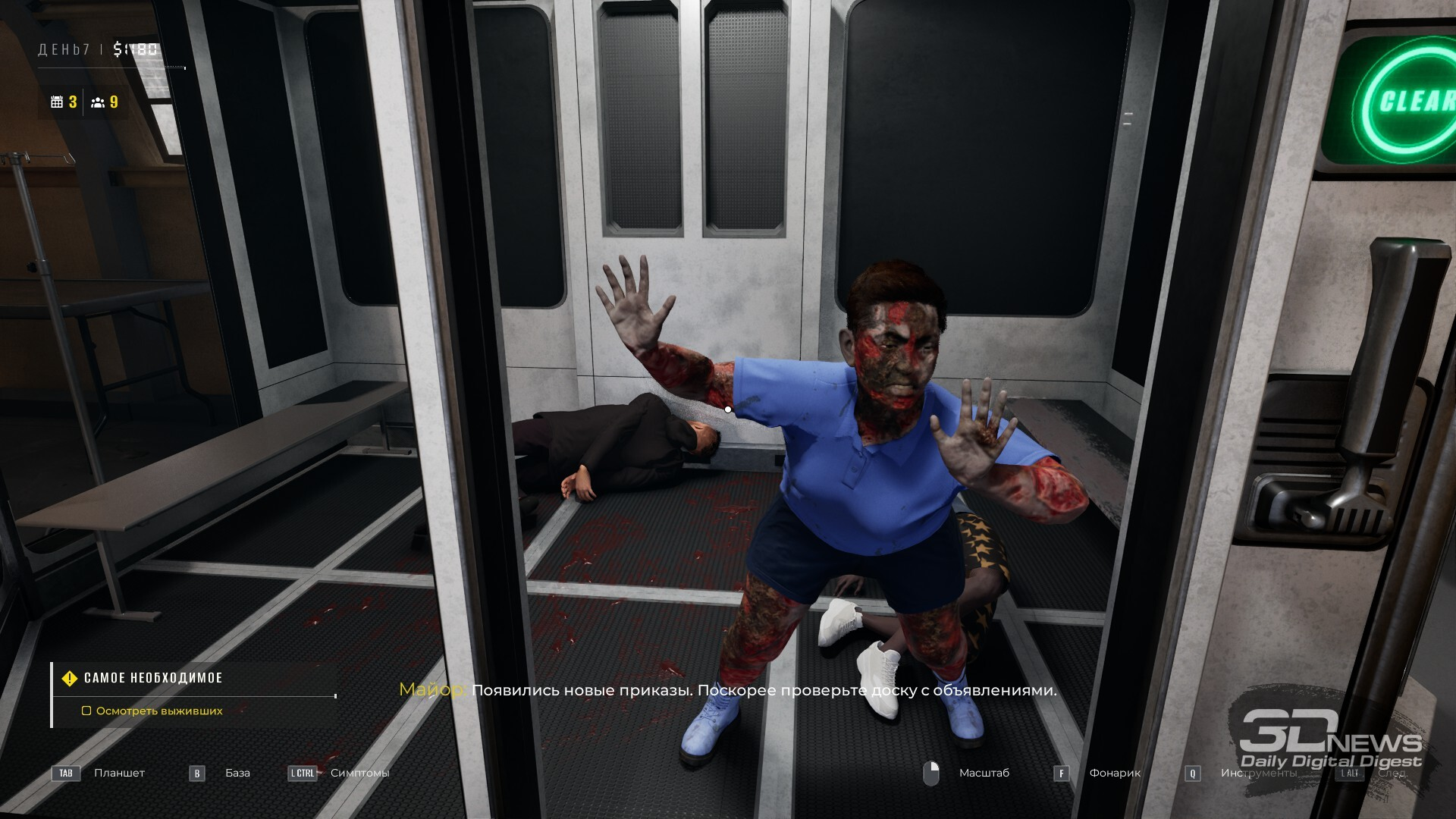
Task: Click the "Осмотреть выживших" objective checkbox
Action: [86, 711]
